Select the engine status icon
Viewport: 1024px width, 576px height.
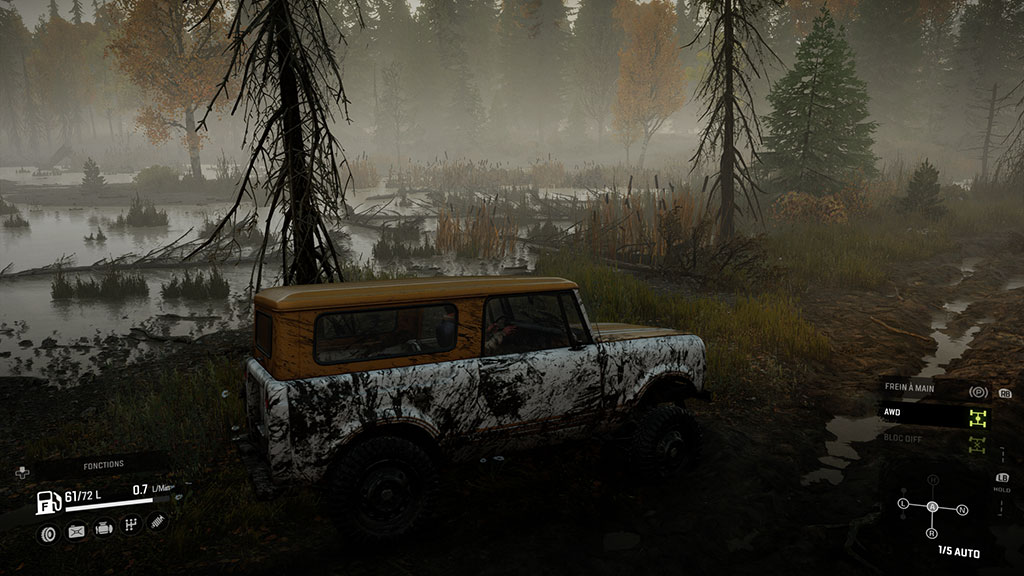point(103,530)
